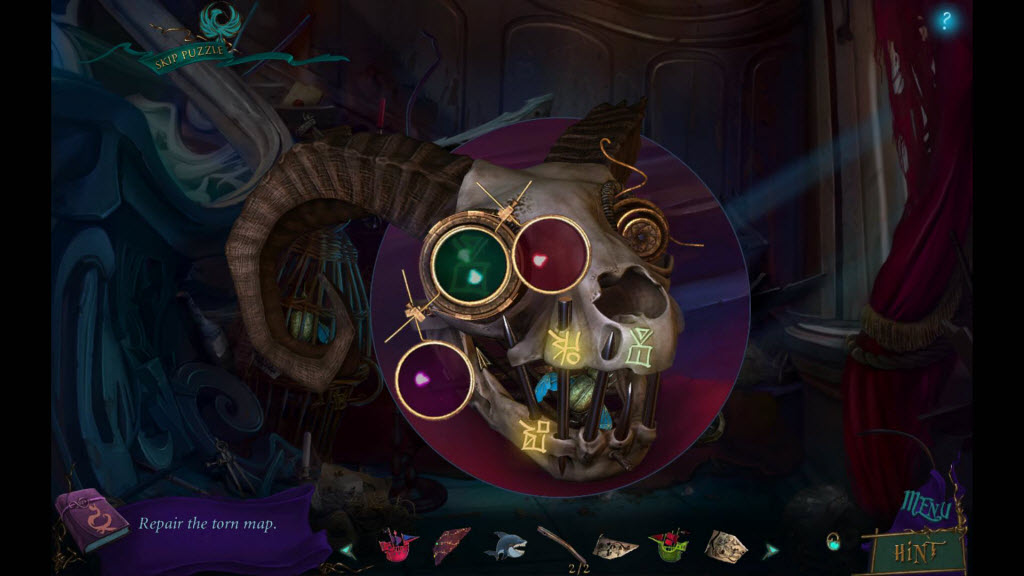
Task: Use the Hint button
Action: coord(917,549)
